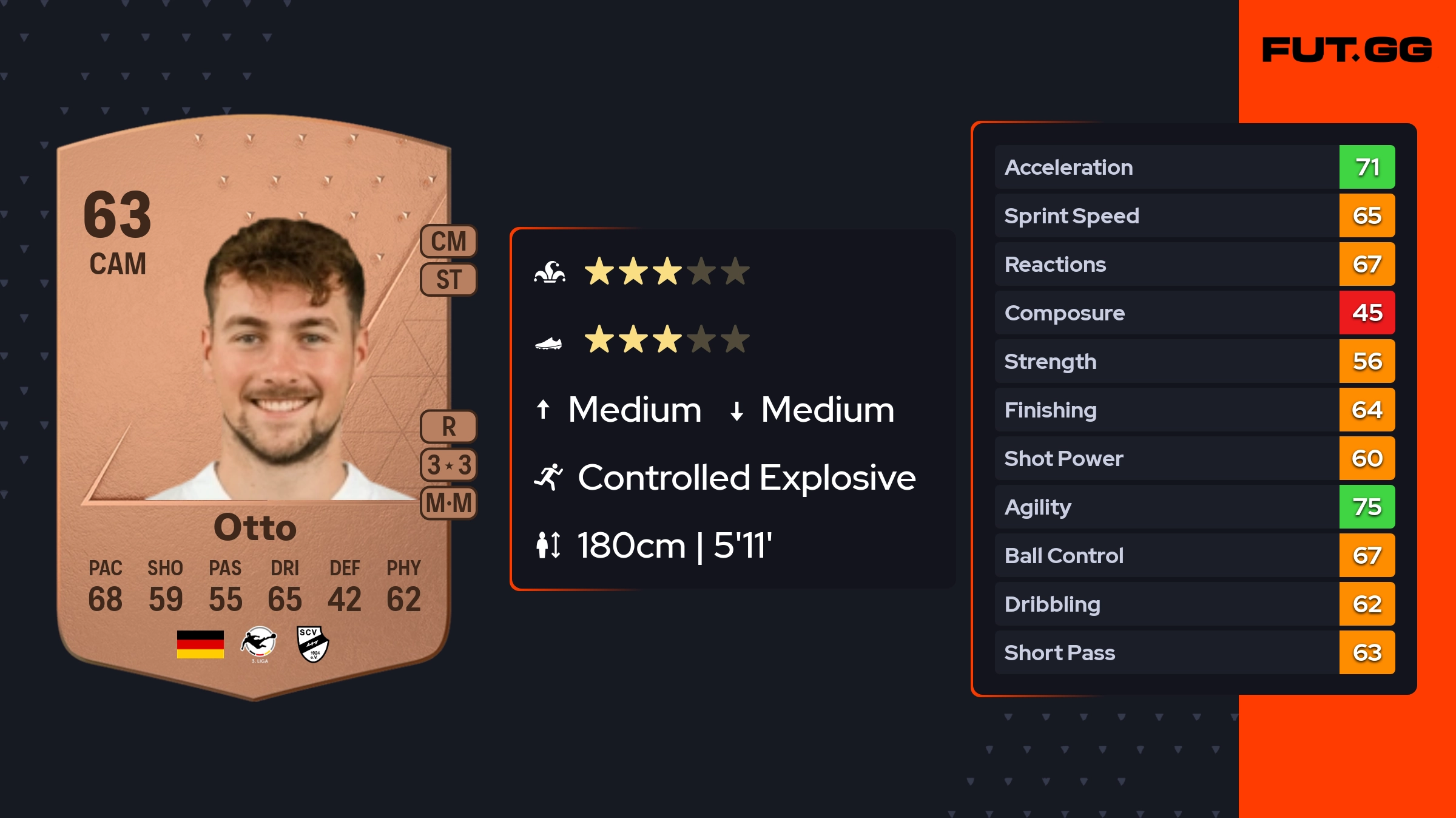The width and height of the screenshot is (1456, 818).
Task: Select the Acceleration stat row
Action: [1194, 167]
